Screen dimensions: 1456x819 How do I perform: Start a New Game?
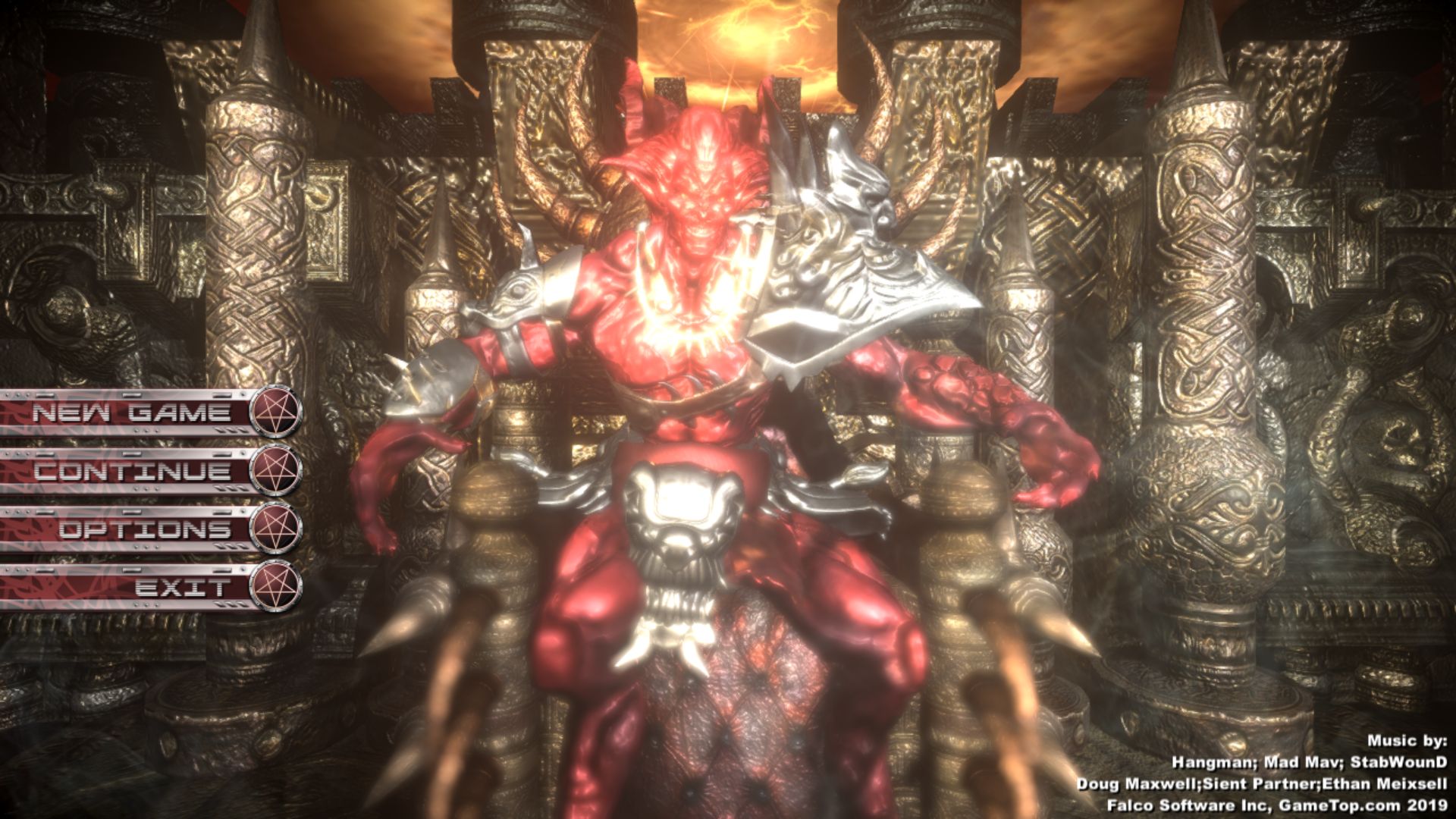[130, 413]
